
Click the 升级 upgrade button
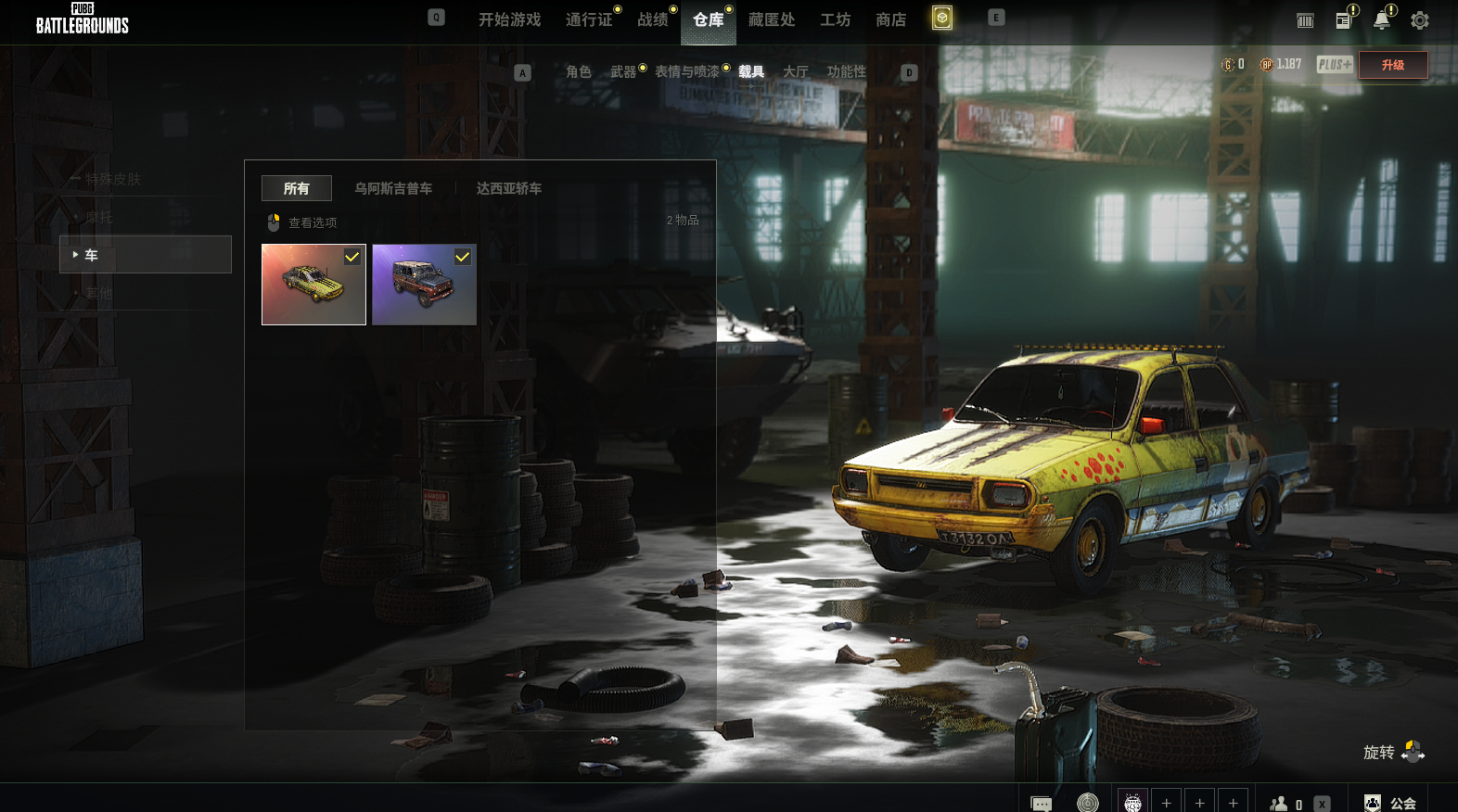1392,65
